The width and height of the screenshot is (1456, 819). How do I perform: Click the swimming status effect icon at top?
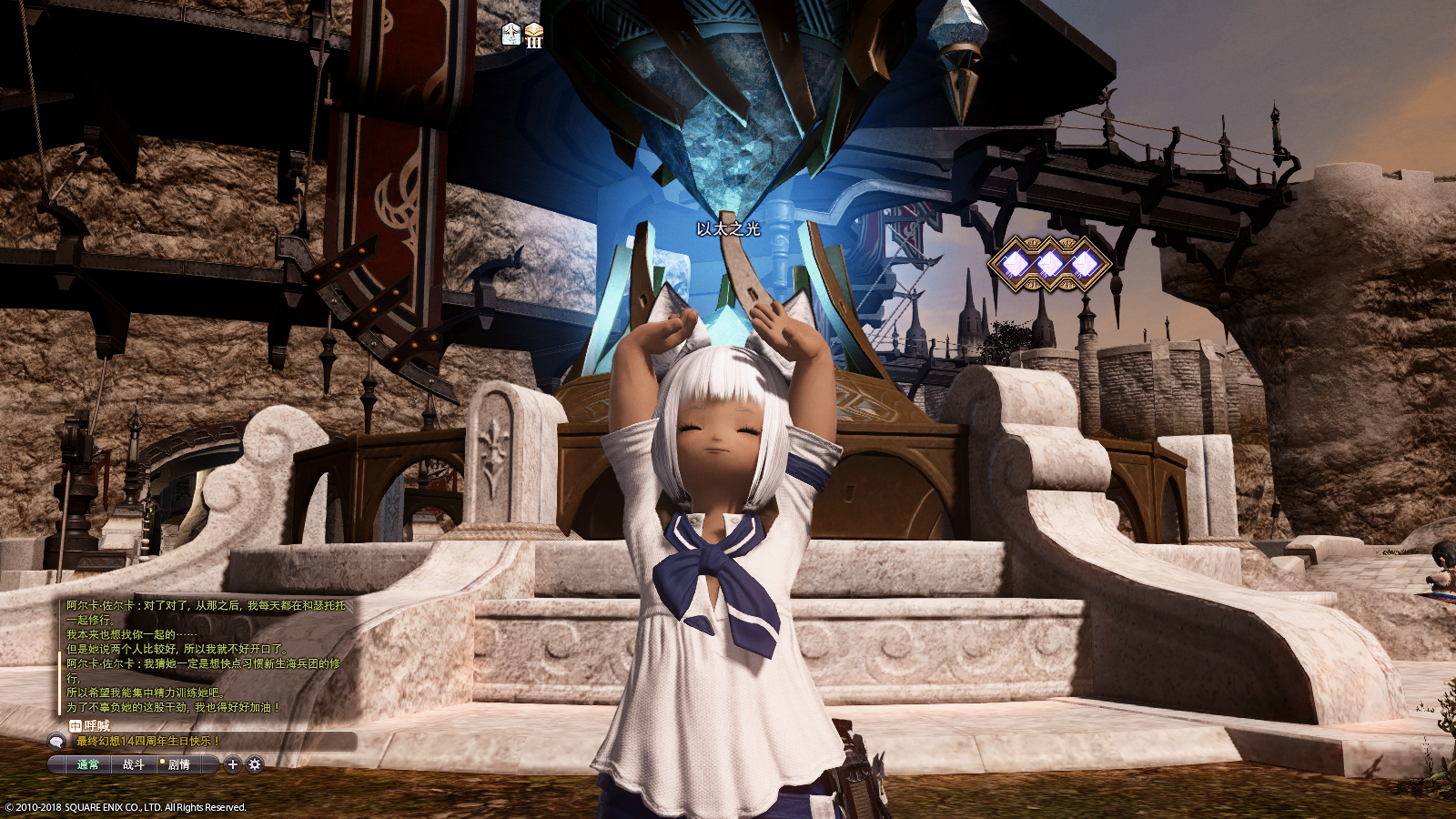(x=511, y=34)
